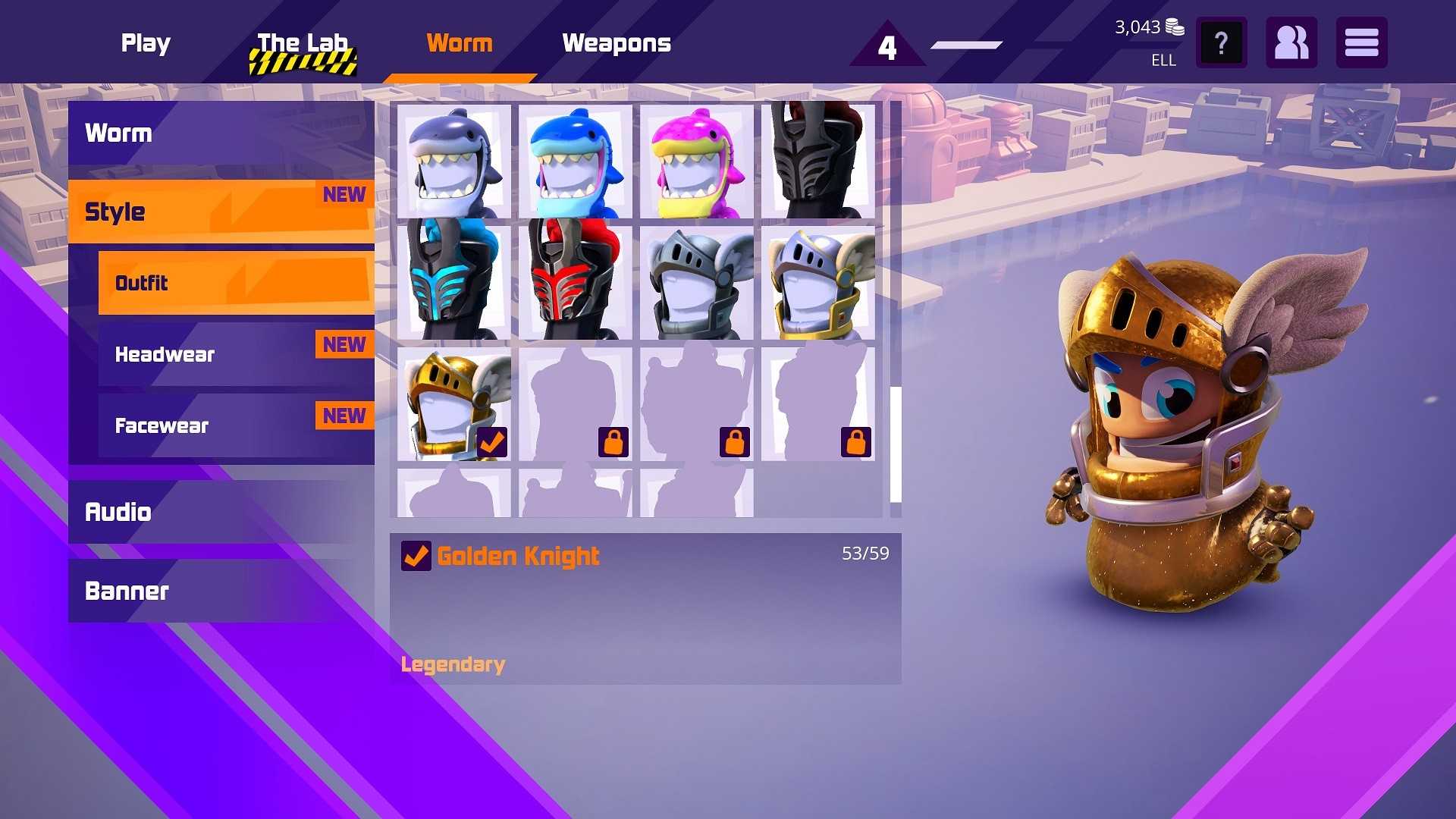The image size is (1456, 819).
Task: Open the friends list icon
Action: 1291,42
